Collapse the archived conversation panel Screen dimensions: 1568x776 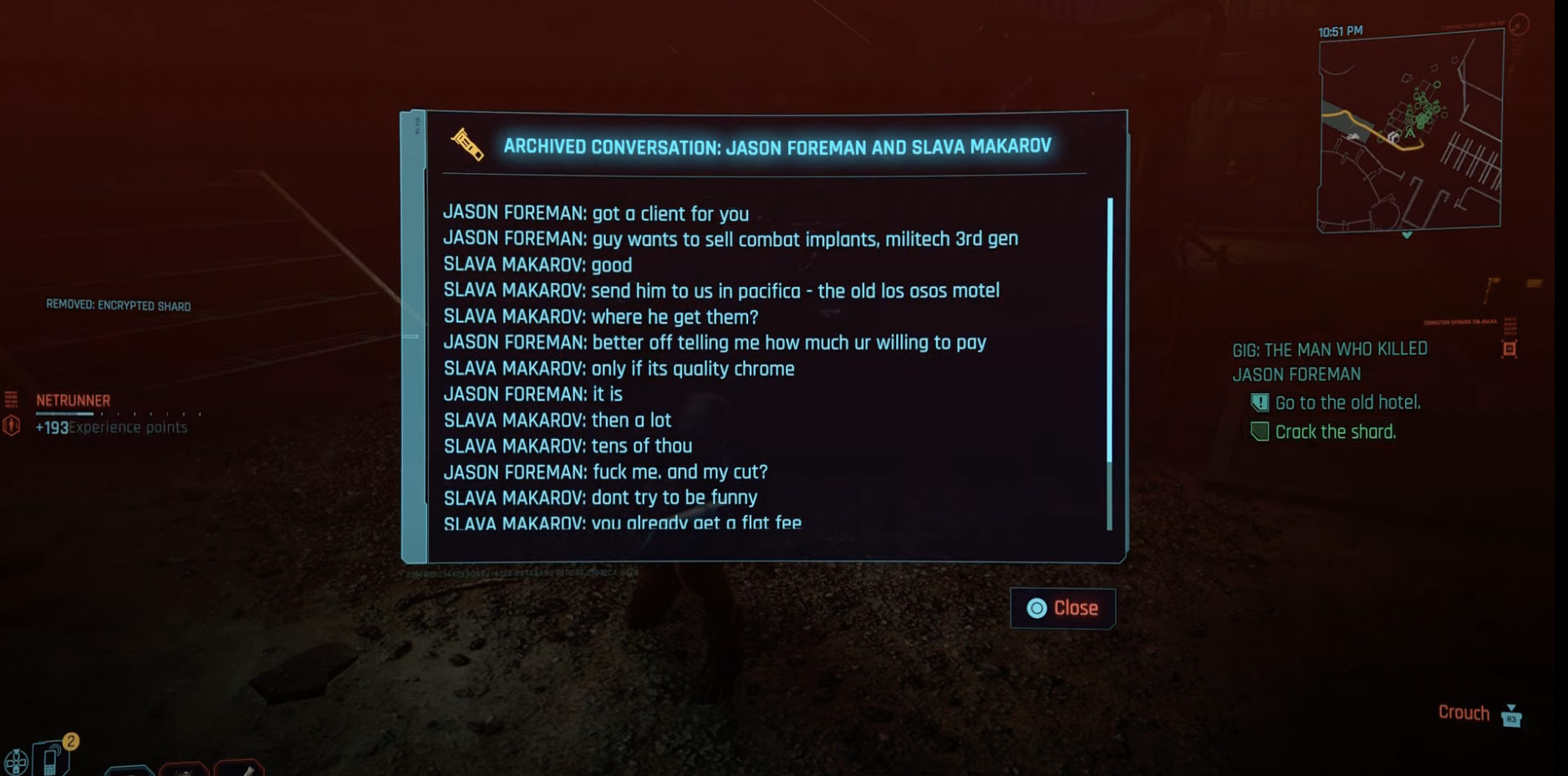[1063, 608]
